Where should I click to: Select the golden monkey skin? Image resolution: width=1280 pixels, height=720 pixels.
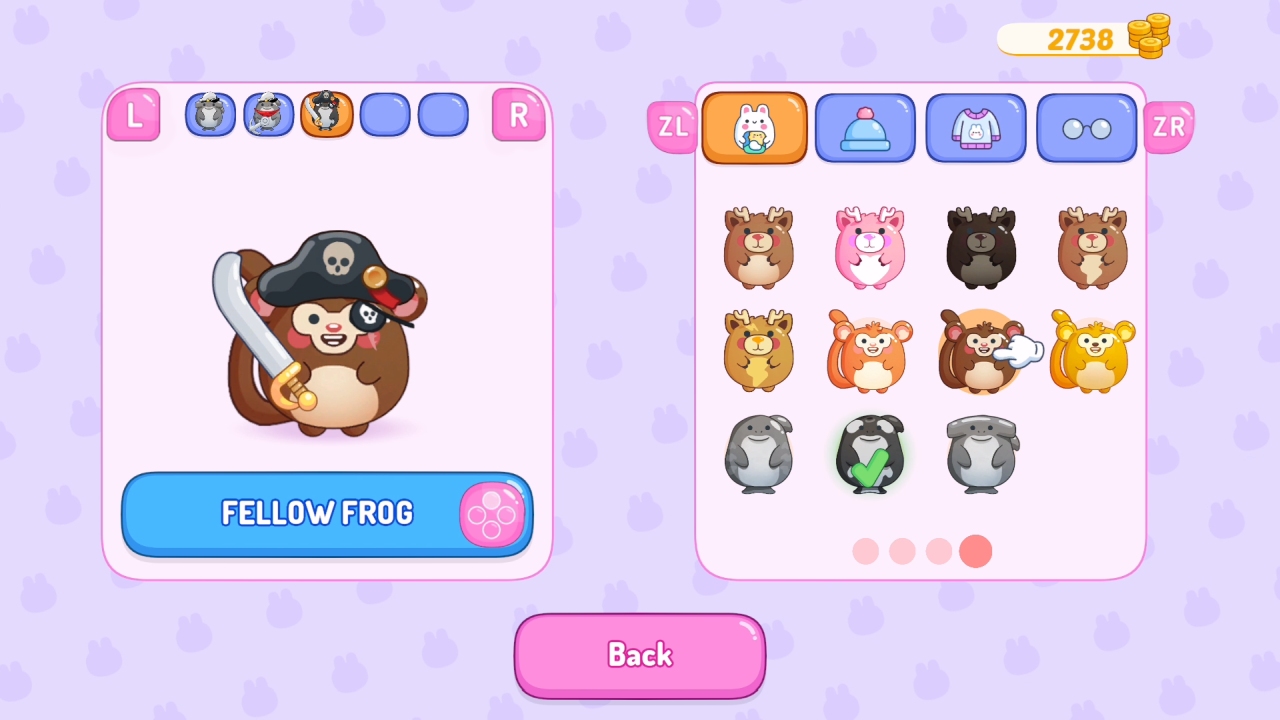(1091, 352)
